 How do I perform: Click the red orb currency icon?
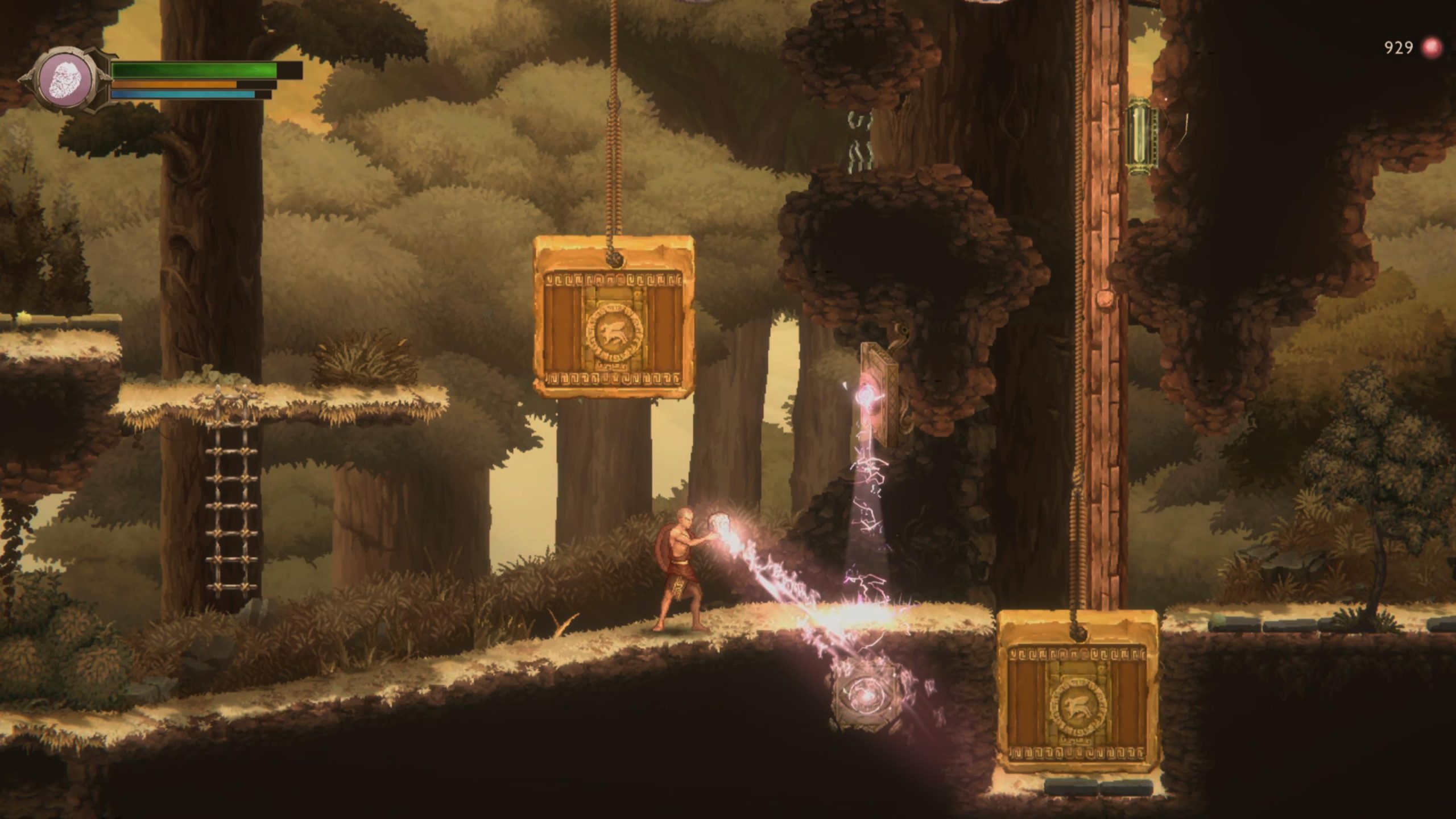(x=1432, y=48)
